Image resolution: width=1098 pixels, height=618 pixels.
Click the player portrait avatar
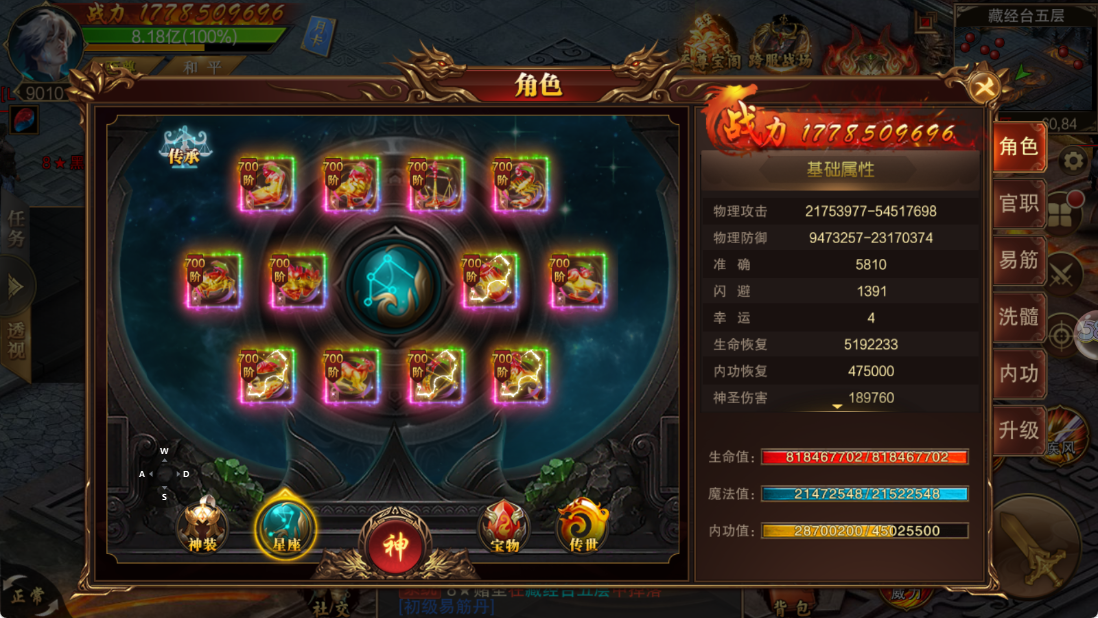click(x=43, y=42)
